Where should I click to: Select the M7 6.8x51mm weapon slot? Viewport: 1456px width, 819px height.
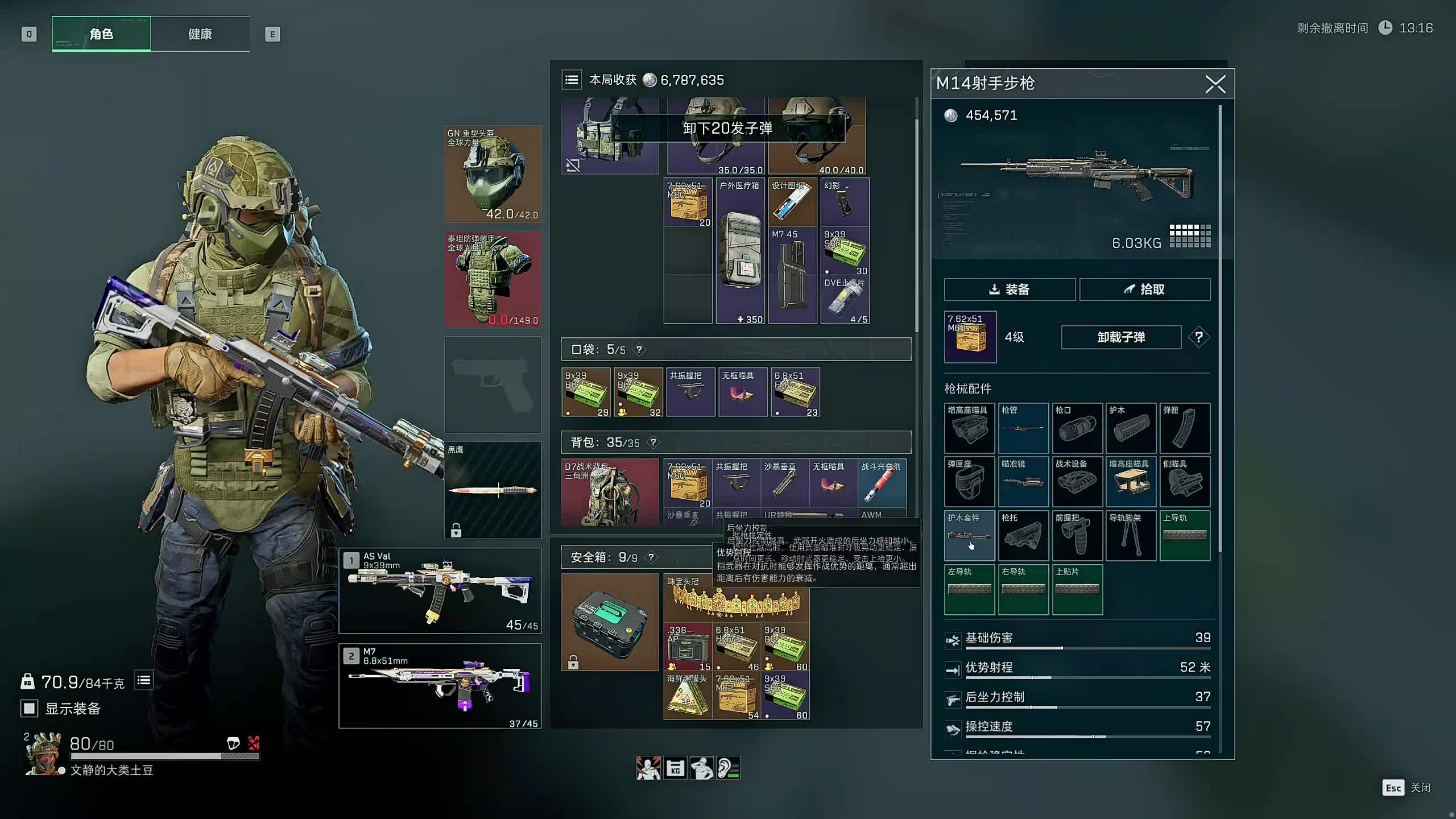tap(440, 686)
